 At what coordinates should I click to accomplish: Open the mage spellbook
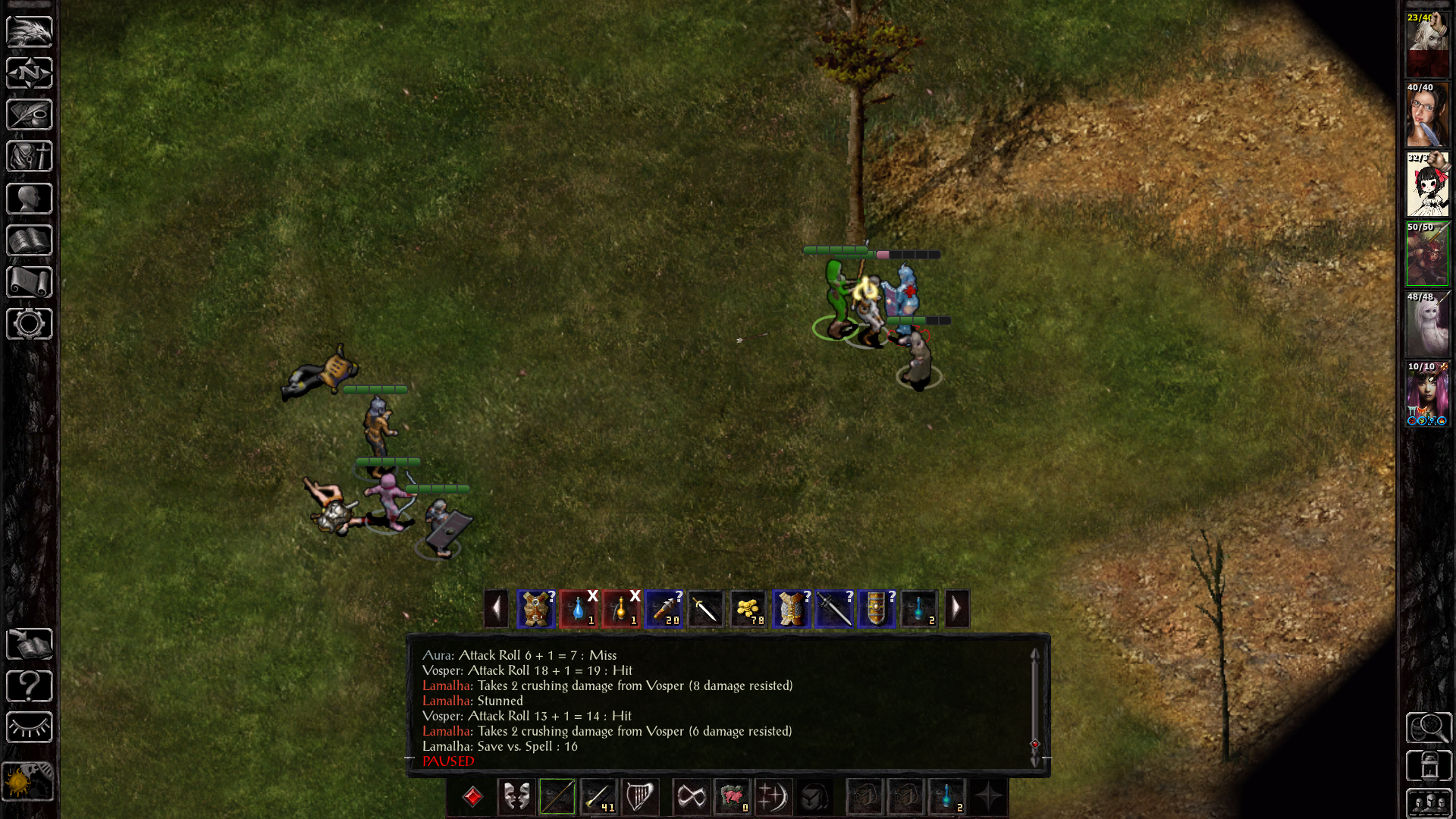(x=30, y=240)
